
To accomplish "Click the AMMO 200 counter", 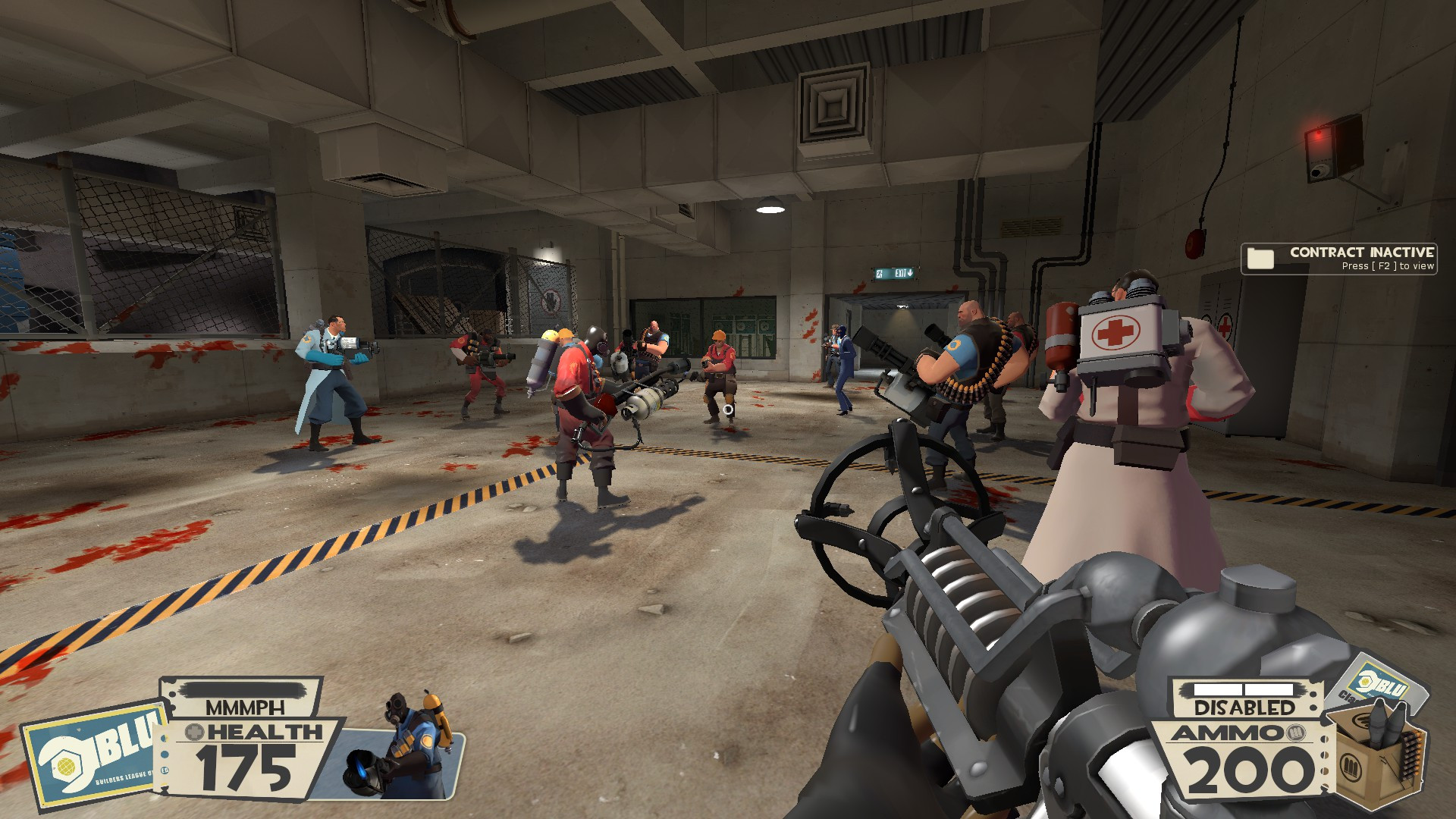I will (1249, 768).
